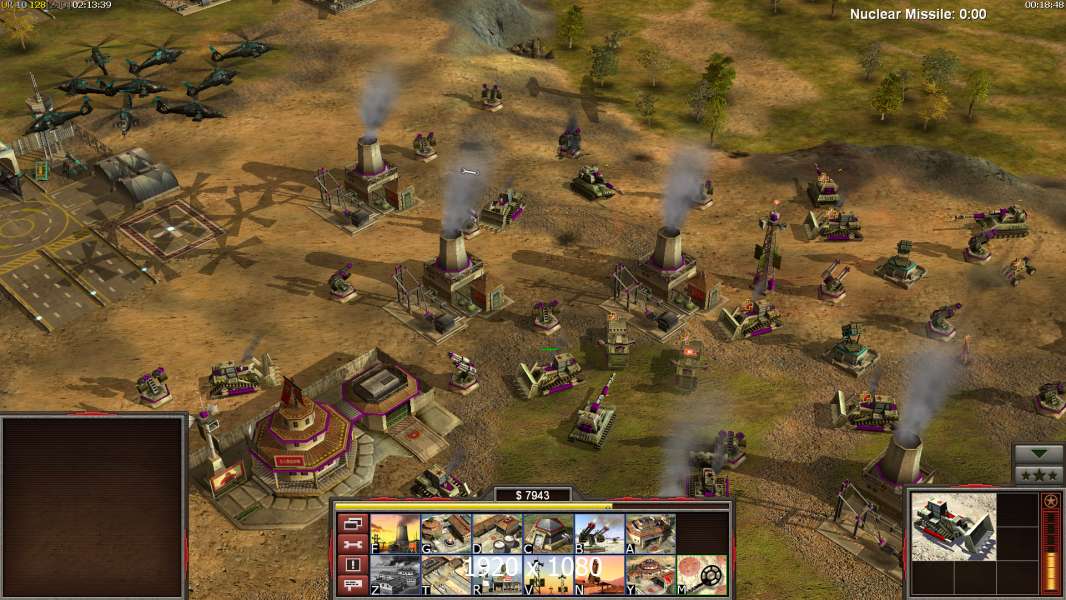The height and width of the screenshot is (600, 1066).
Task: Click the red exclamation mark button
Action: (x=351, y=565)
